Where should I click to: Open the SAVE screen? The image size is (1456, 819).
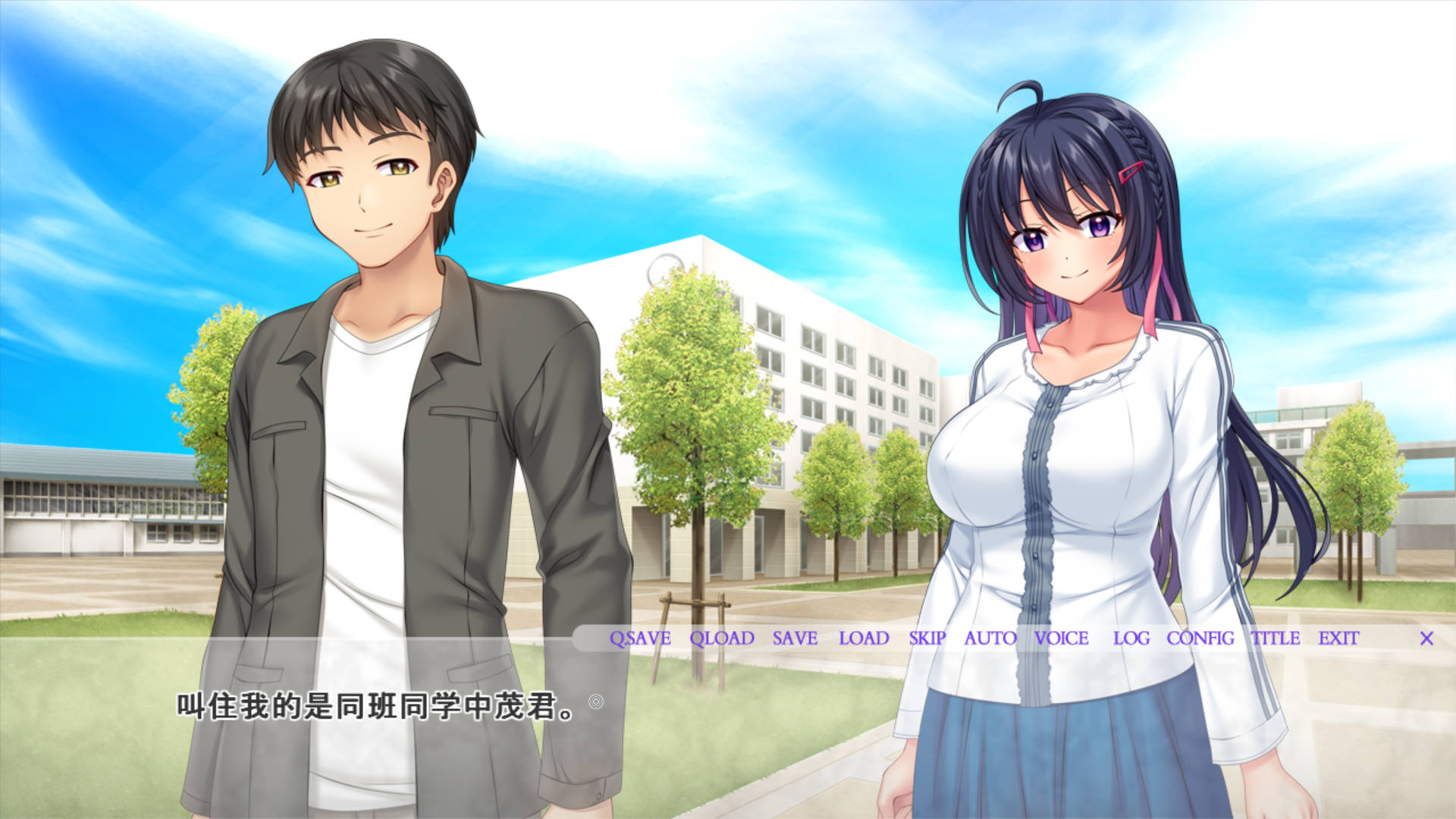[x=795, y=639]
